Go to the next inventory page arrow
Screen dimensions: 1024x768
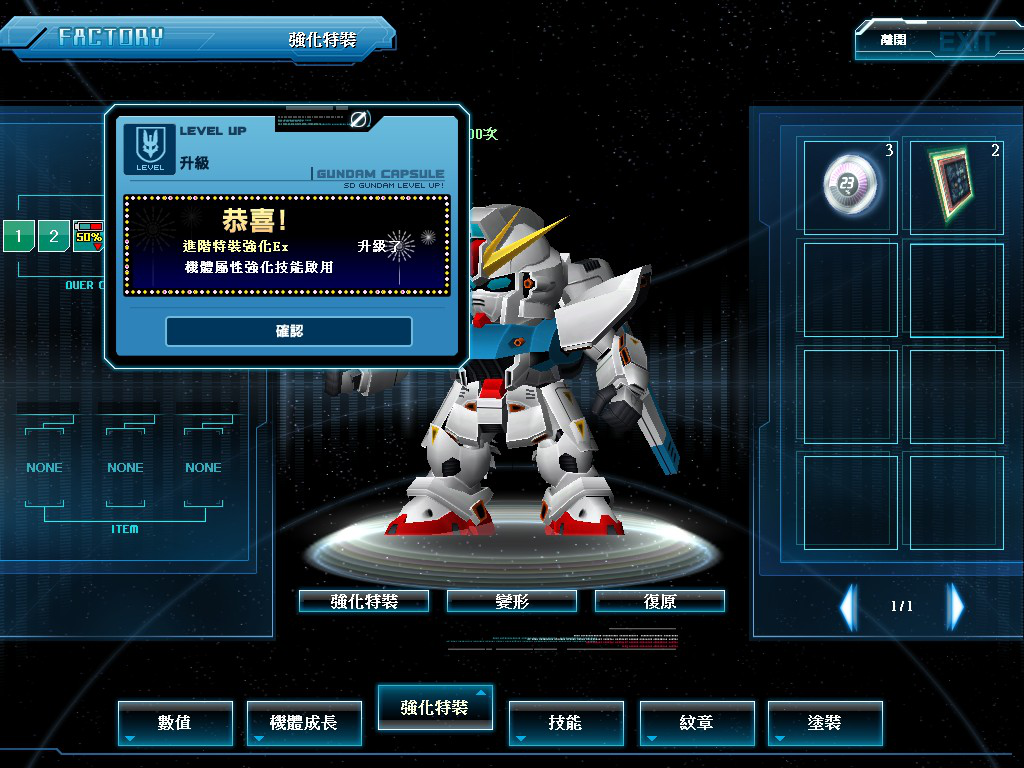pyautogui.click(x=956, y=606)
